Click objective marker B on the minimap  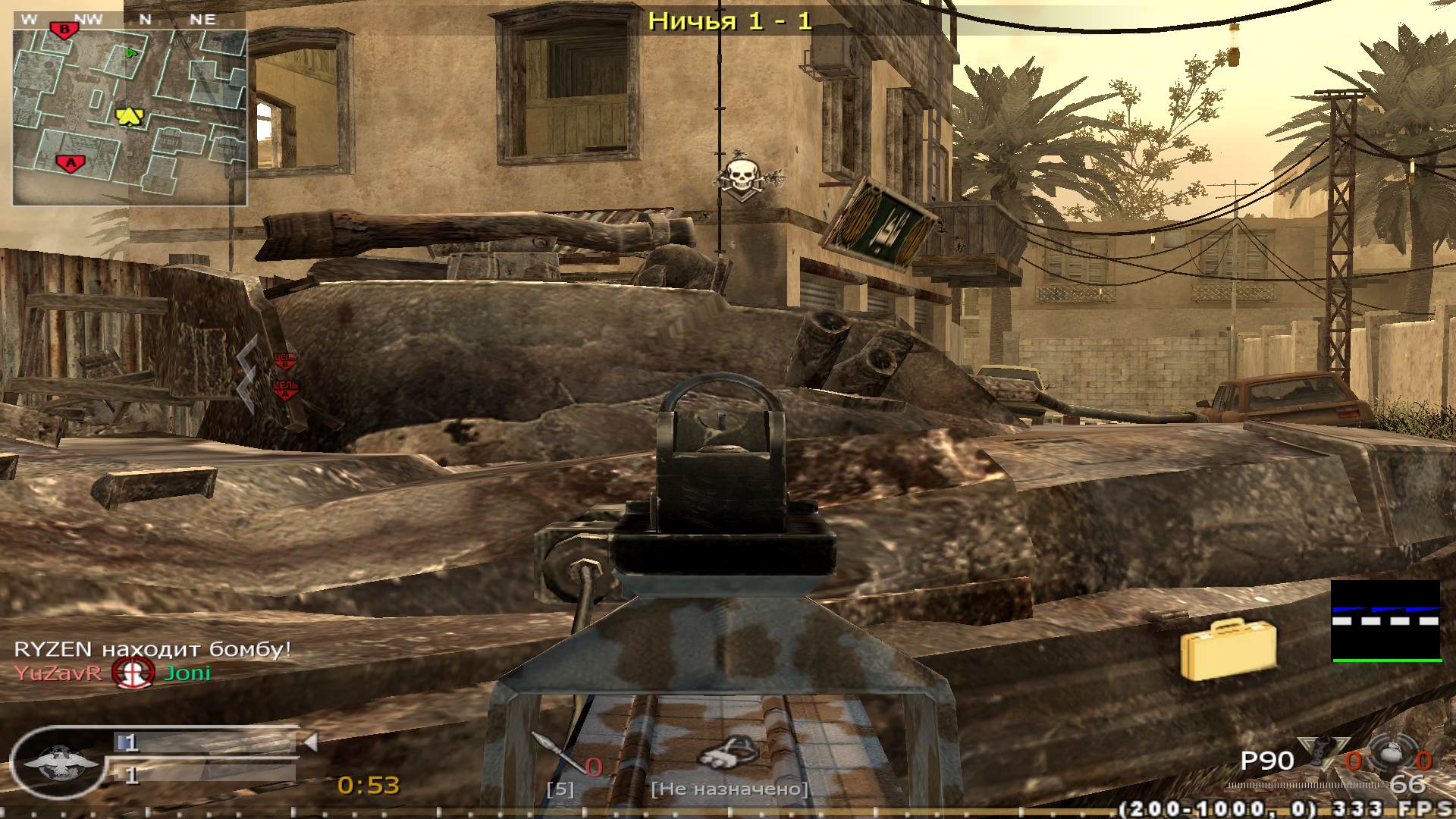pos(64,30)
